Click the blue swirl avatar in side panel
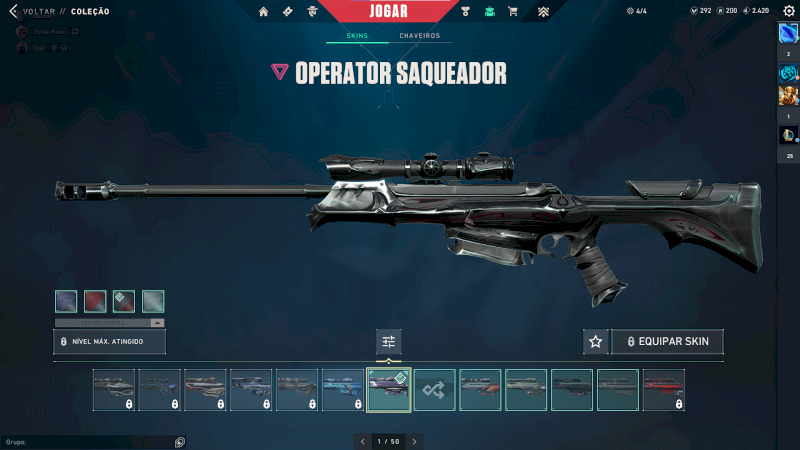This screenshot has height=450, width=800. [x=788, y=72]
